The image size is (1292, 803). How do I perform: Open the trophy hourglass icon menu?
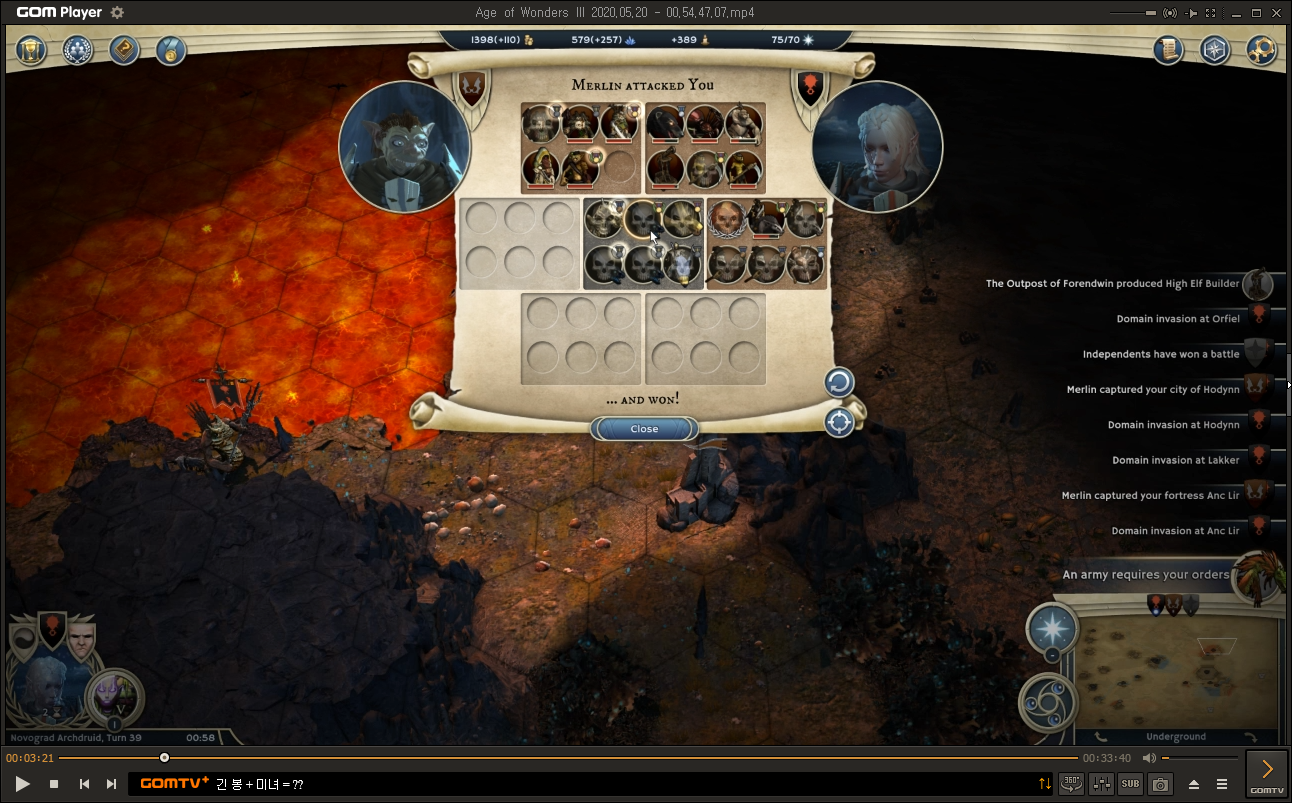(x=33, y=50)
